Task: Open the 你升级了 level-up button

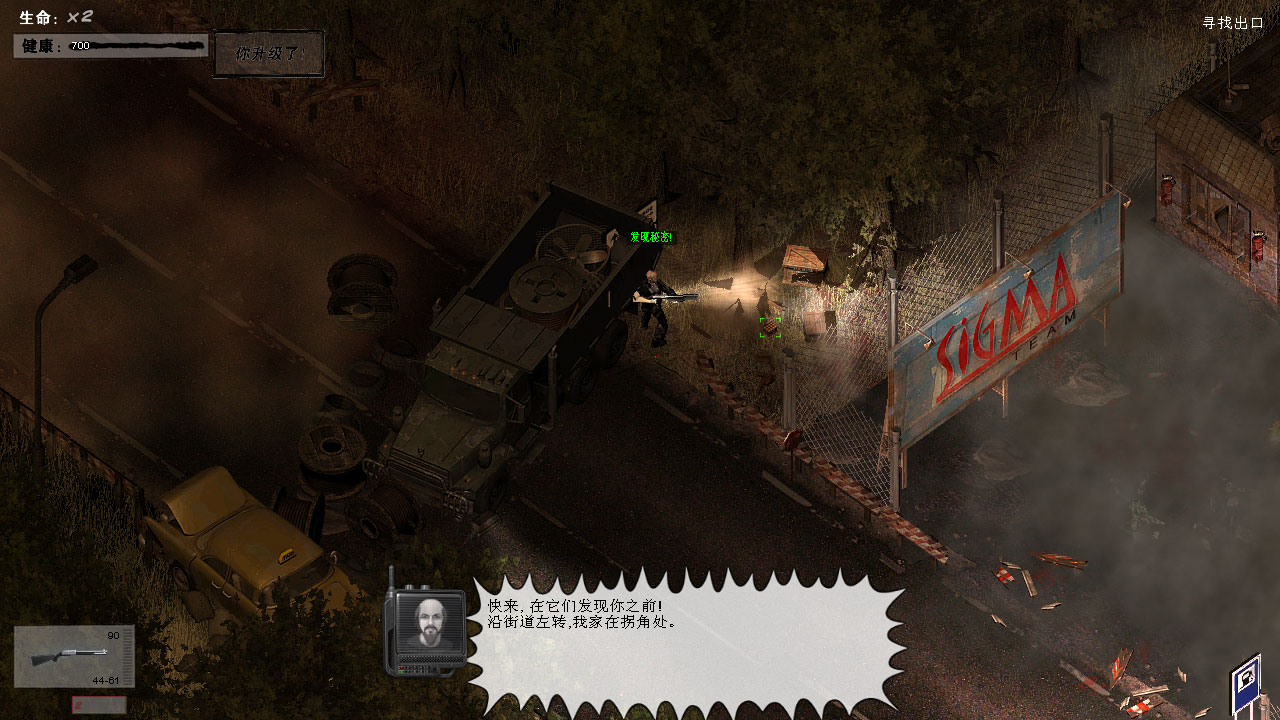Action: tap(269, 54)
